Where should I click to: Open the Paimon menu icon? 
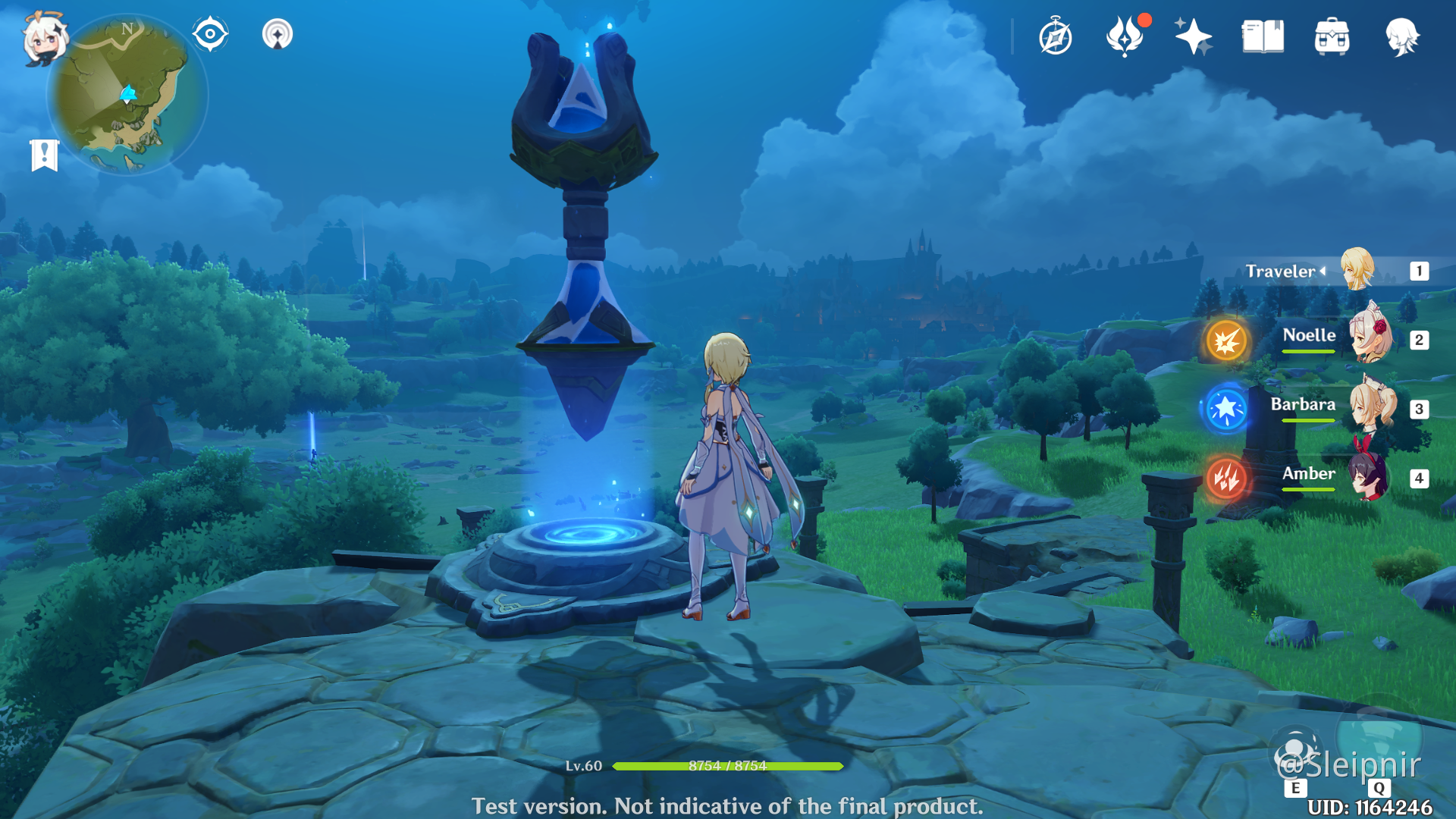(44, 38)
